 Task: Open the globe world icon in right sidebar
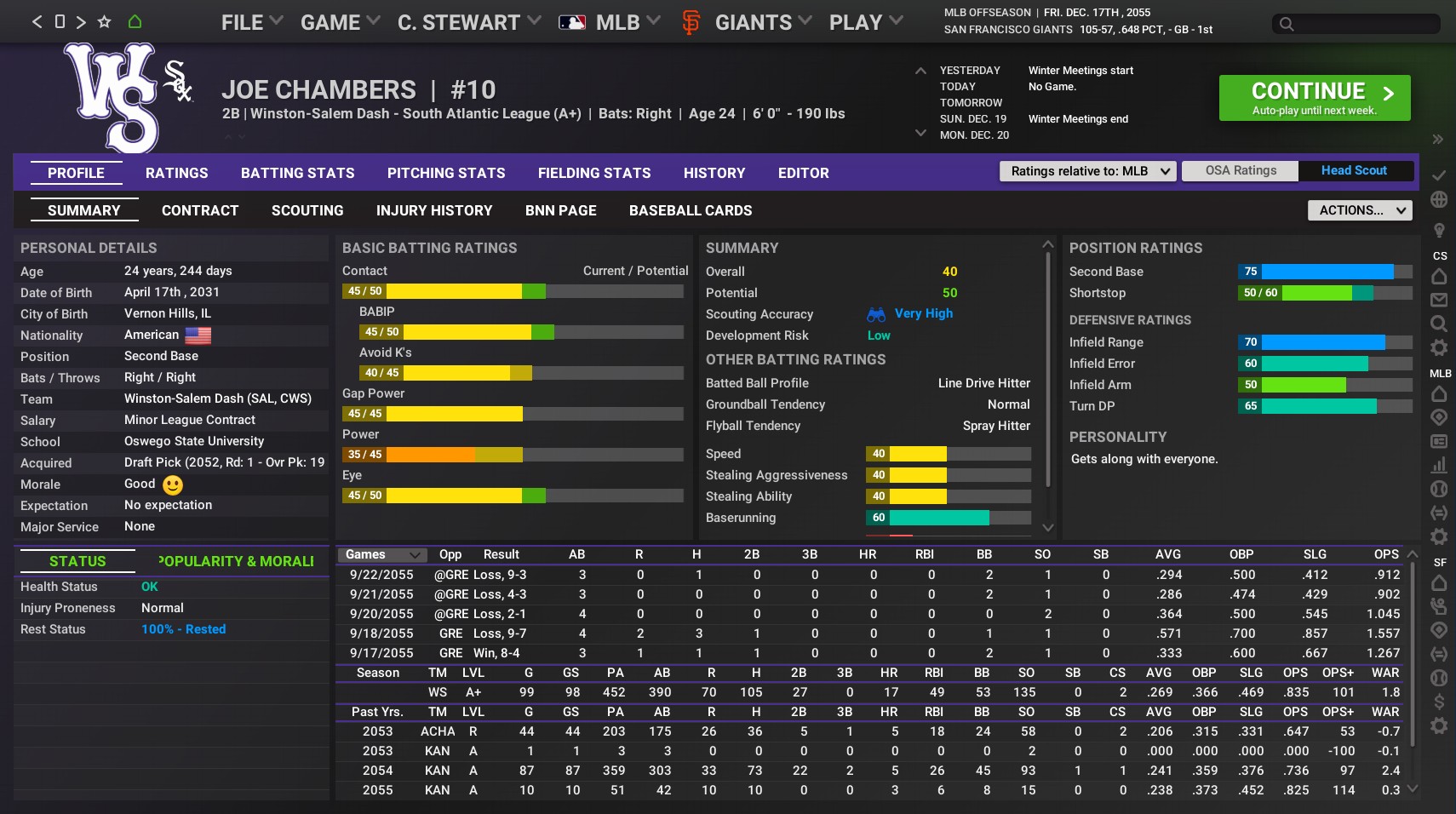pyautogui.click(x=1439, y=198)
